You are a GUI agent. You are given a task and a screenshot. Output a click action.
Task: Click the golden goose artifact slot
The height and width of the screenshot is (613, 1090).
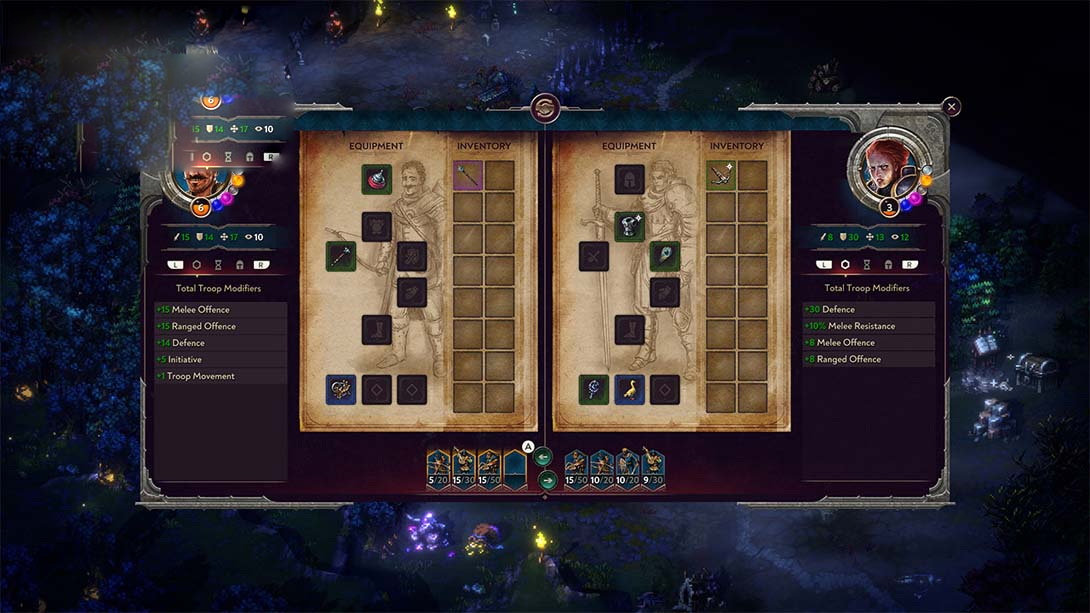pyautogui.click(x=629, y=389)
